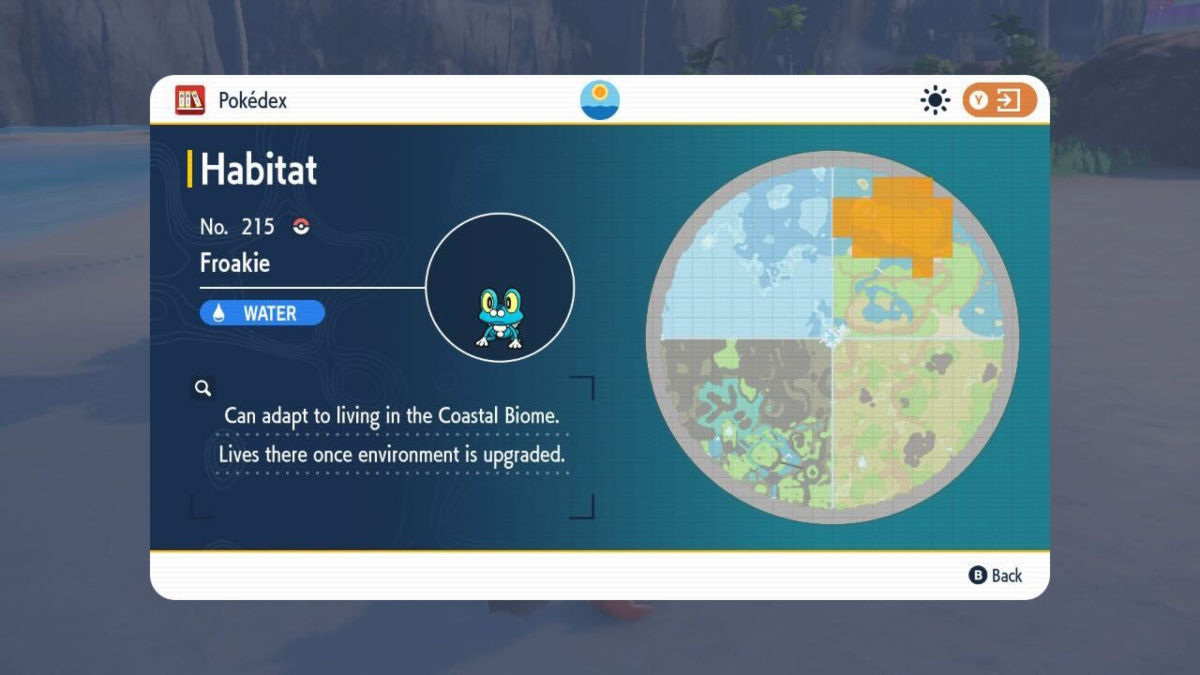Click the Back button
1200x675 pixels.
(x=996, y=575)
